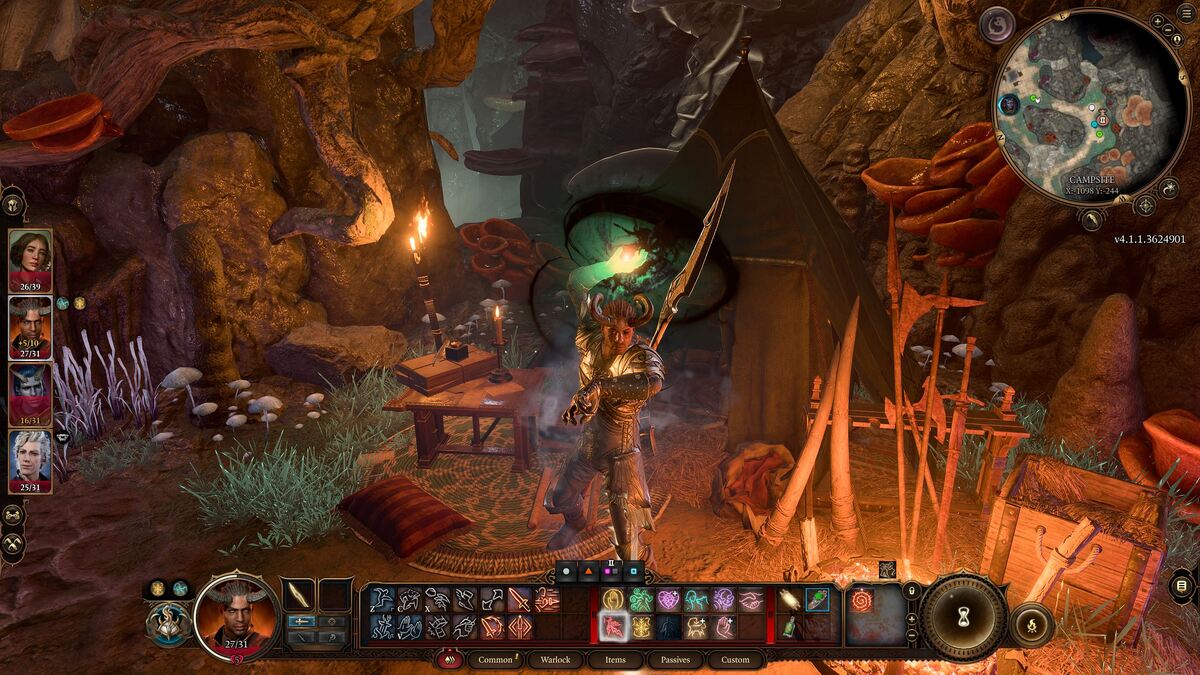The image size is (1200, 675).
Task: Show the Items hotbar tab
Action: point(615,660)
